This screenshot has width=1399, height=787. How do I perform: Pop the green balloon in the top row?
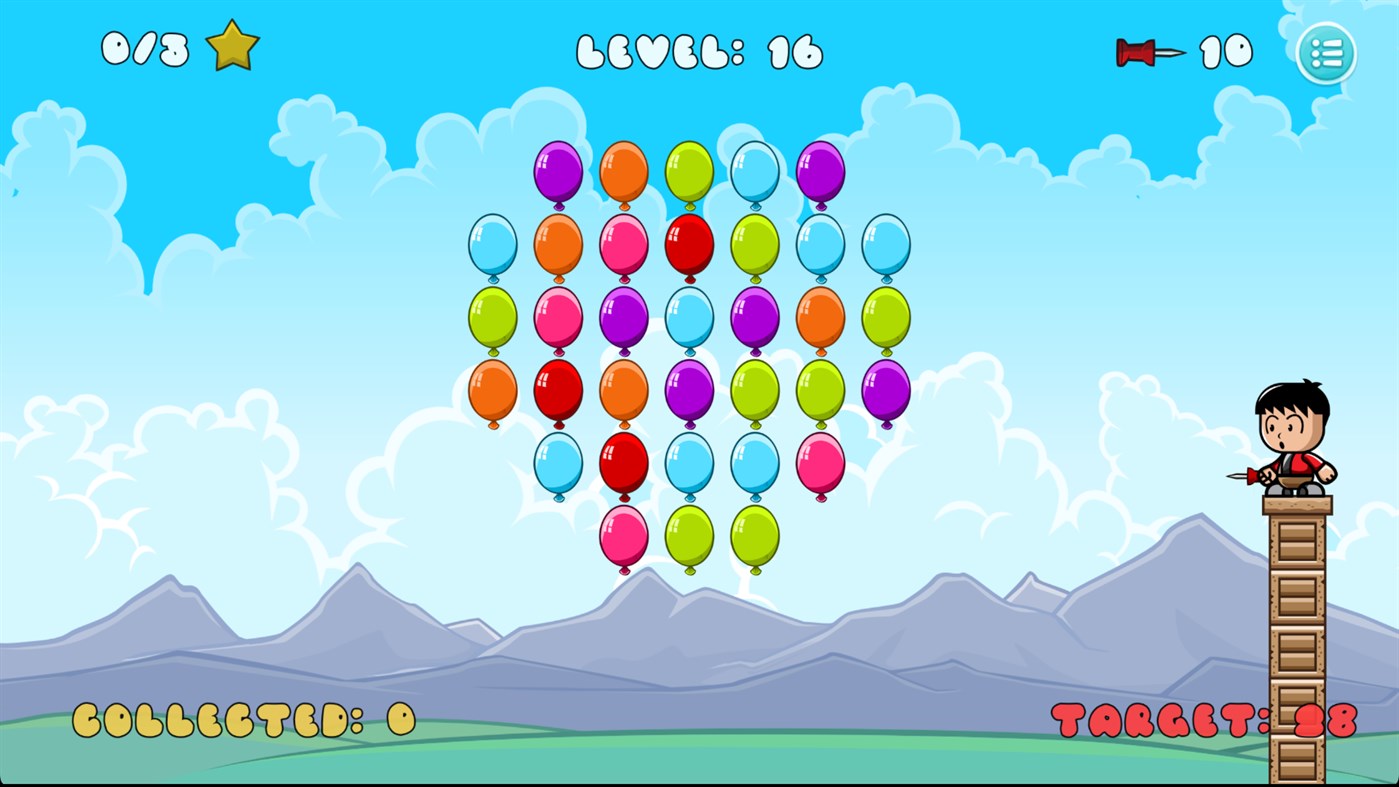tap(688, 172)
